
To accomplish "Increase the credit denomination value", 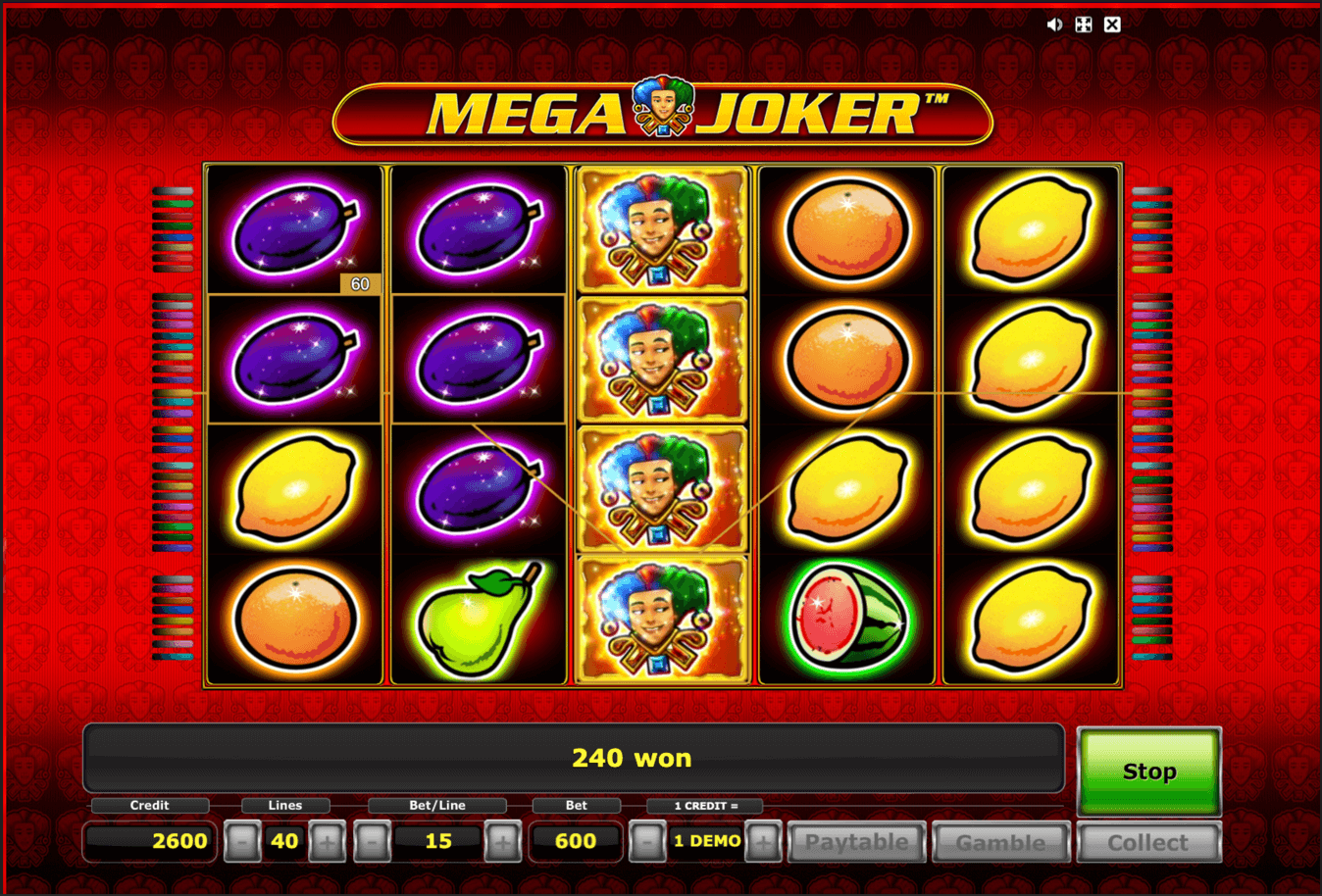I will click(x=763, y=842).
